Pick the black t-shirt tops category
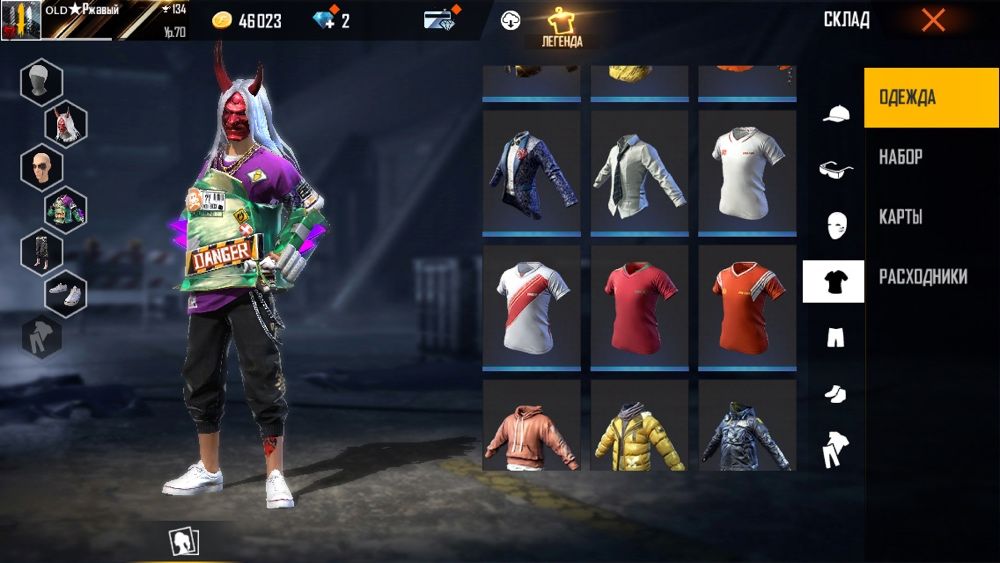Viewport: 1000px width, 563px height. [833, 282]
